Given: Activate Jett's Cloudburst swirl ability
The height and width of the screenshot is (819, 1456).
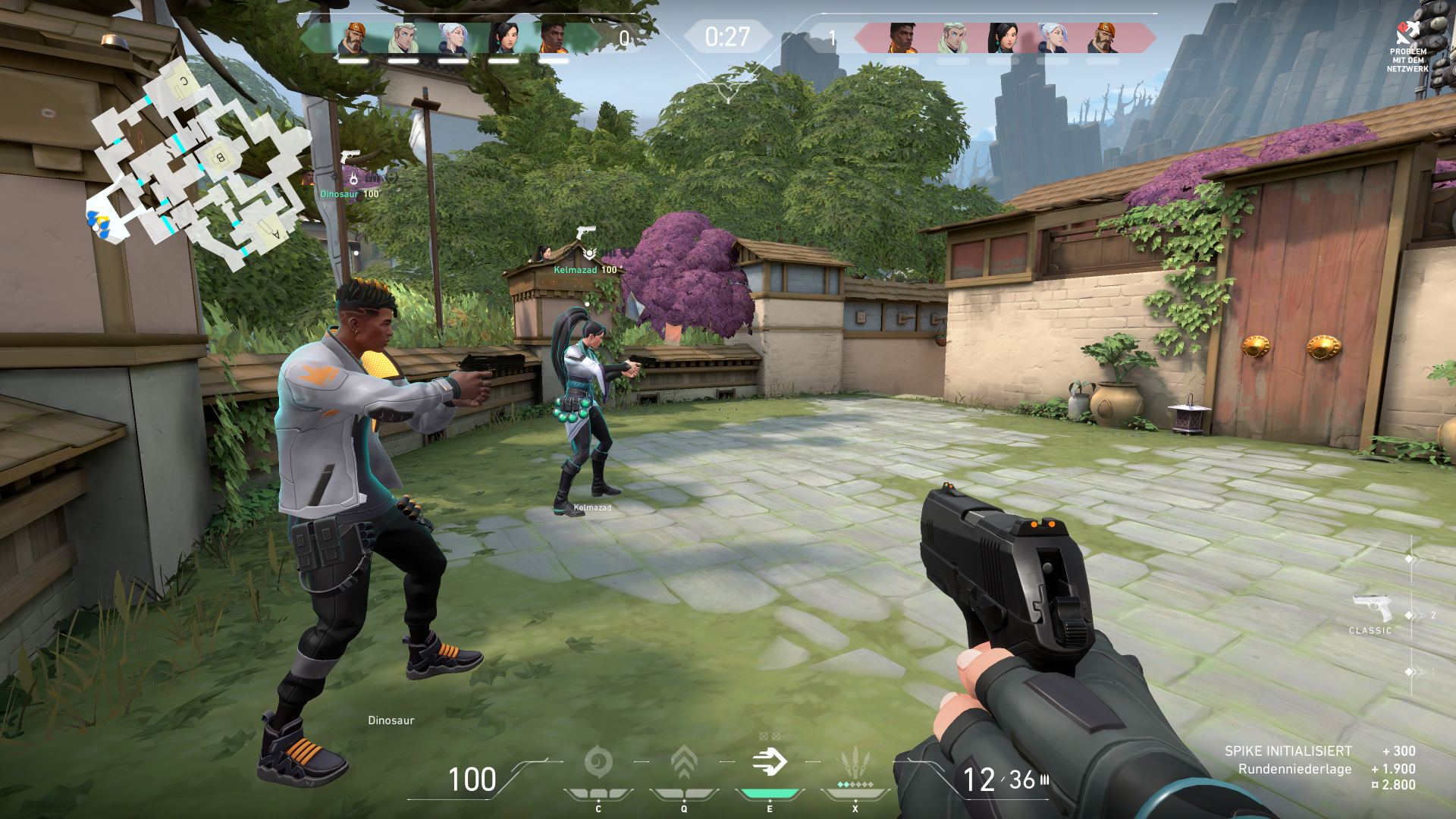Looking at the screenshot, I should [x=598, y=762].
